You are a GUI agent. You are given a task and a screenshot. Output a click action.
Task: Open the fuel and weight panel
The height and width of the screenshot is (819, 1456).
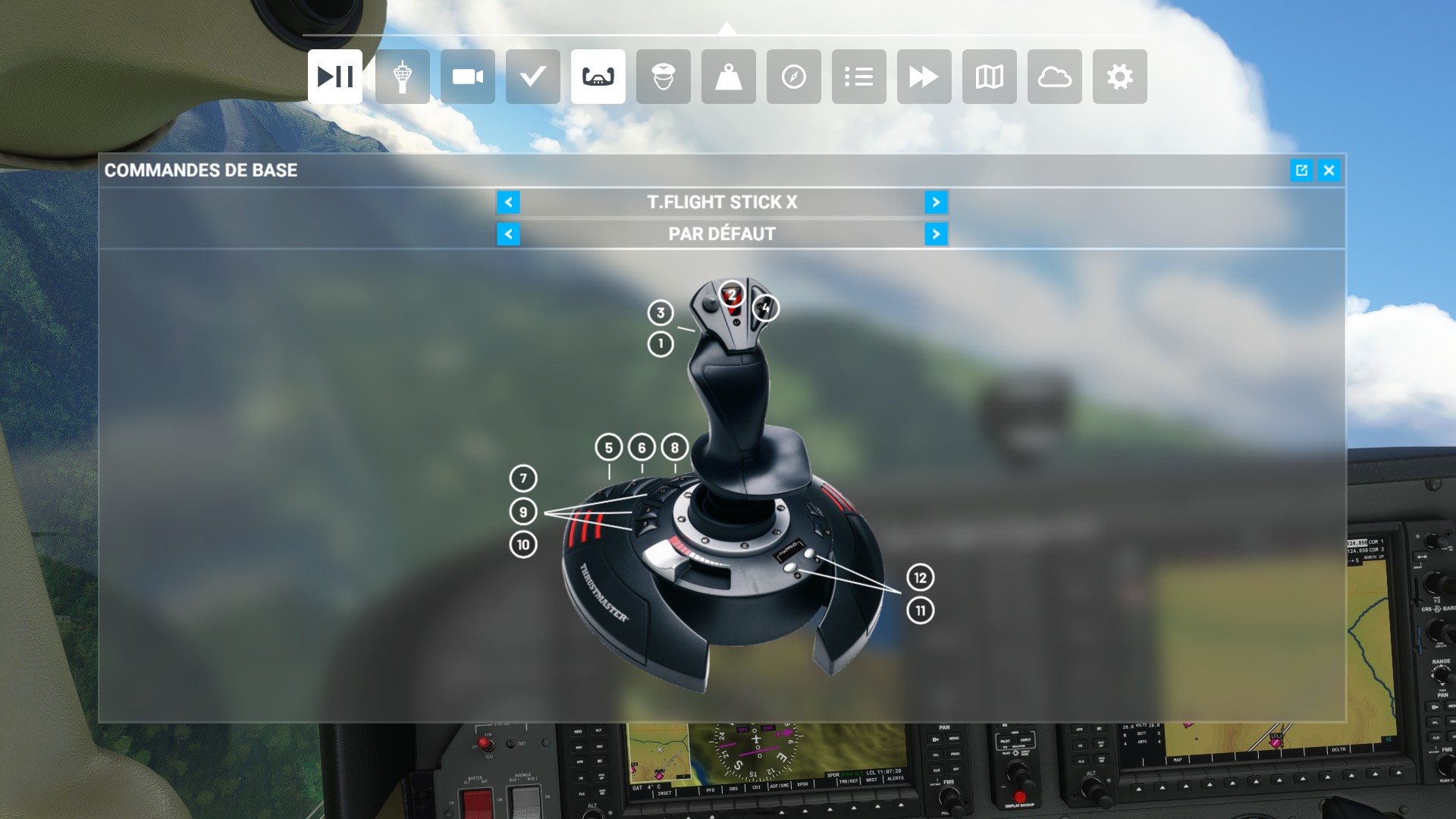tap(728, 77)
